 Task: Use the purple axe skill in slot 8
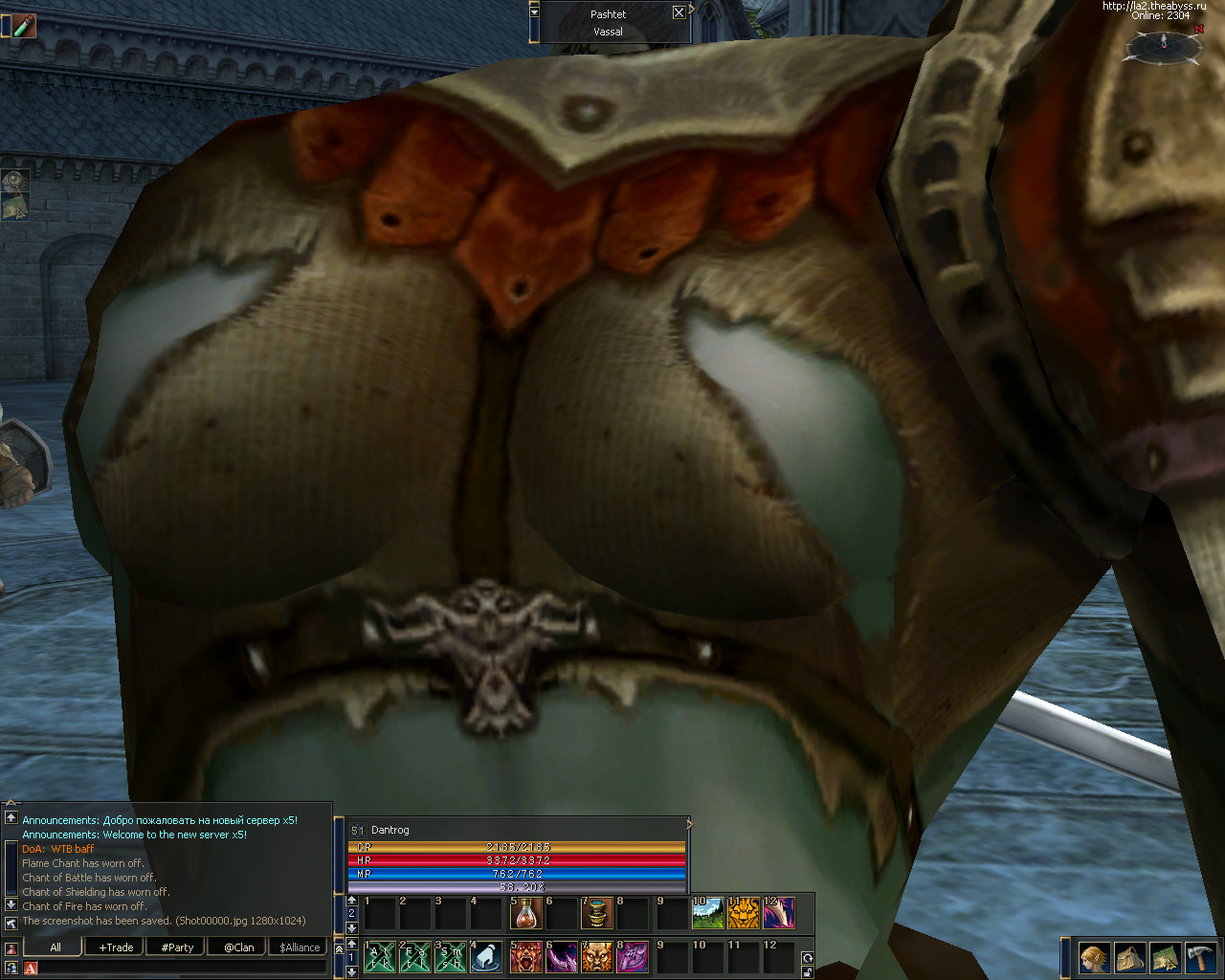(x=633, y=957)
